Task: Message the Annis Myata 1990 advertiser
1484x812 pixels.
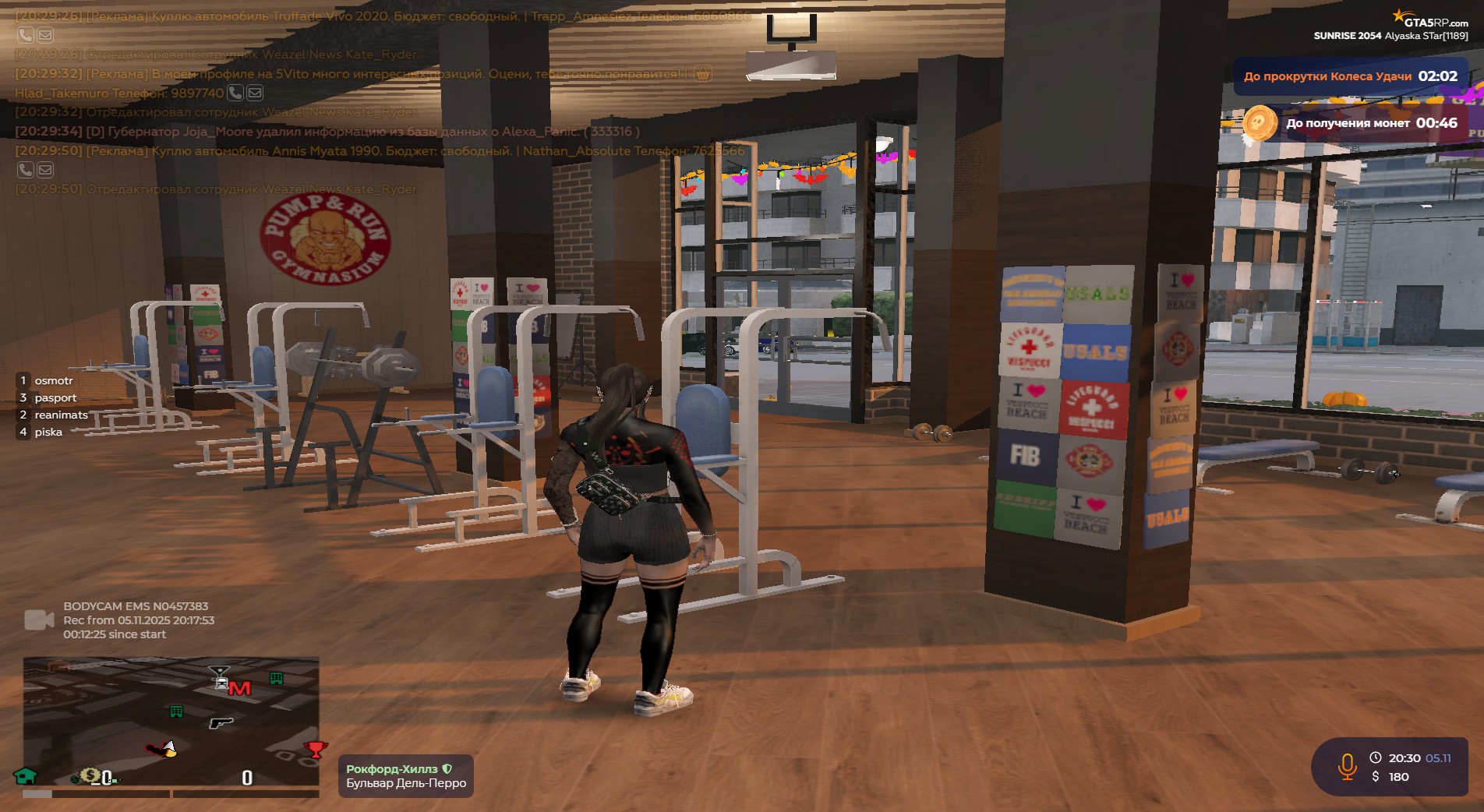Action: tap(45, 170)
